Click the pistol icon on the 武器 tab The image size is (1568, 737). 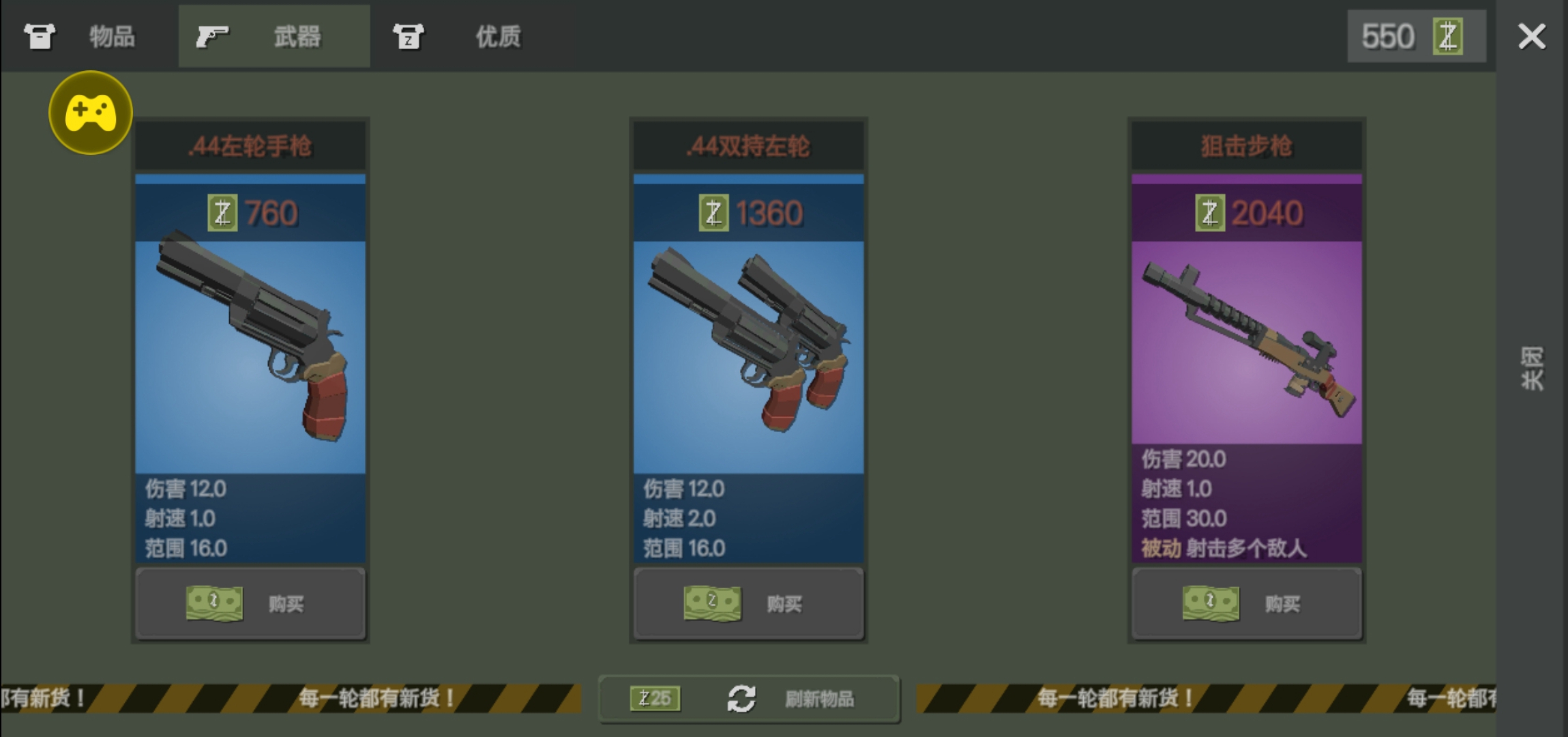pyautogui.click(x=213, y=35)
